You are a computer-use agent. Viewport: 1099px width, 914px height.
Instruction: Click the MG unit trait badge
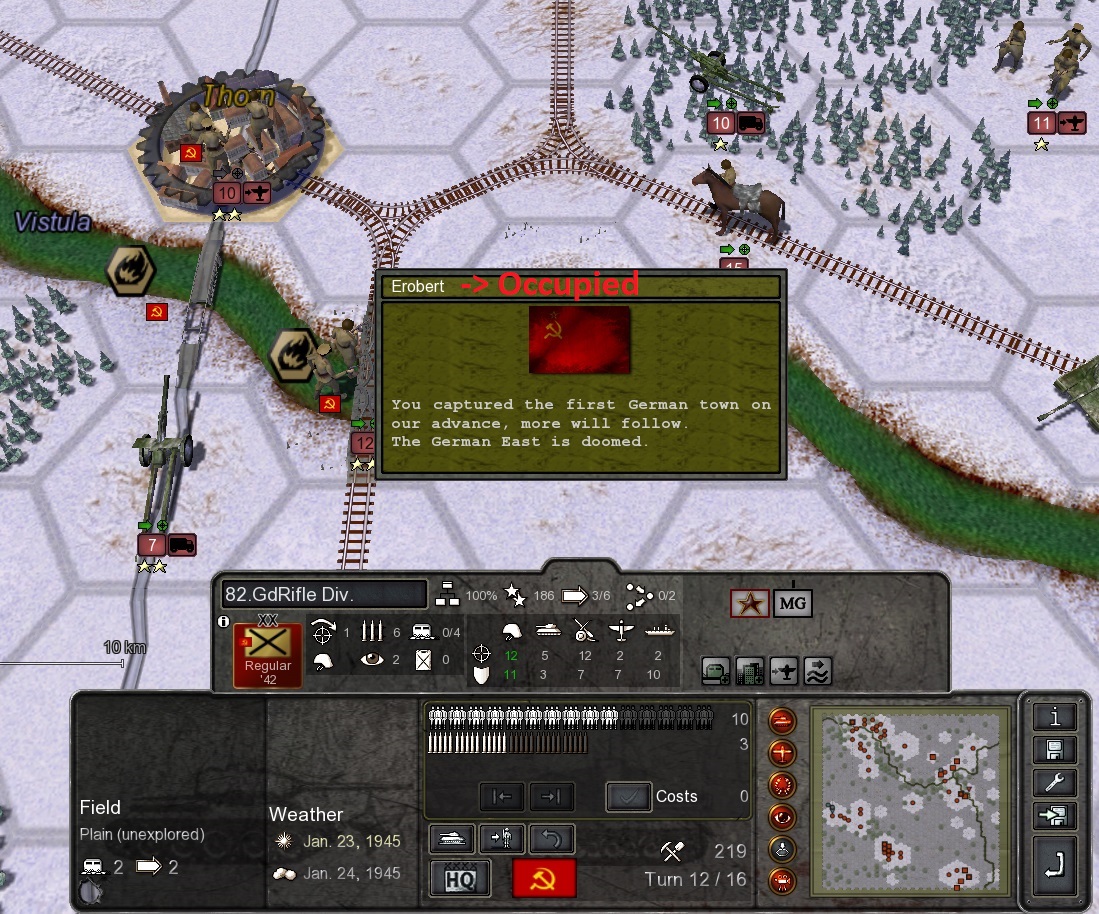(792, 603)
